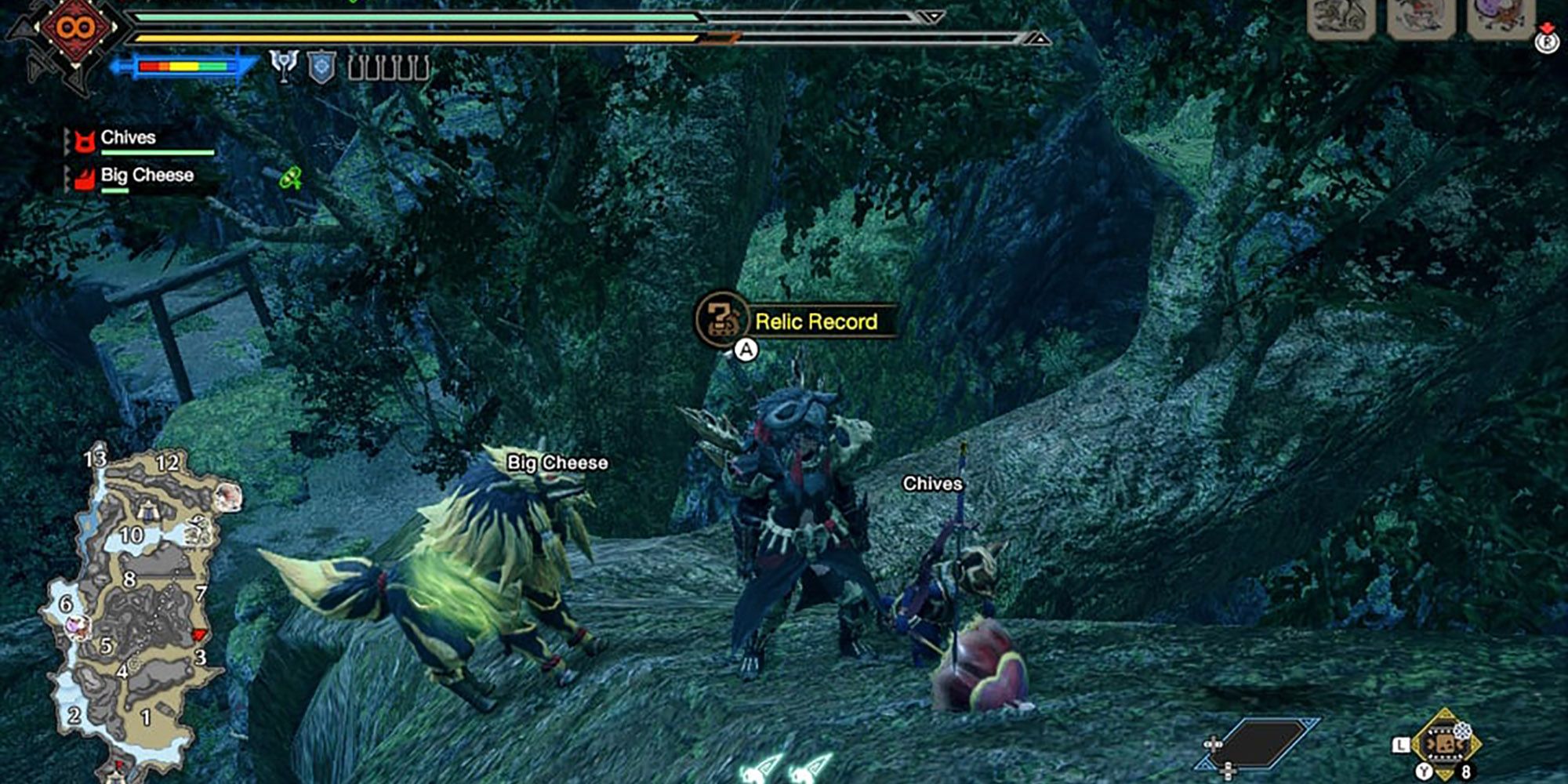
Task: Open the item bar with the L button prompt
Action: click(1401, 745)
